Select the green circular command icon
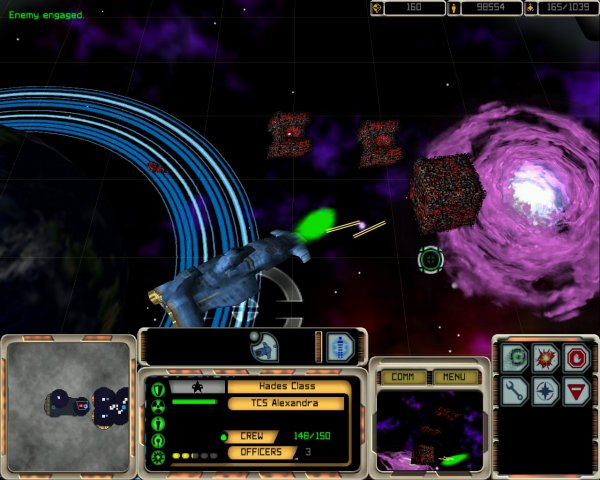This screenshot has width=600, height=480. click(515, 358)
